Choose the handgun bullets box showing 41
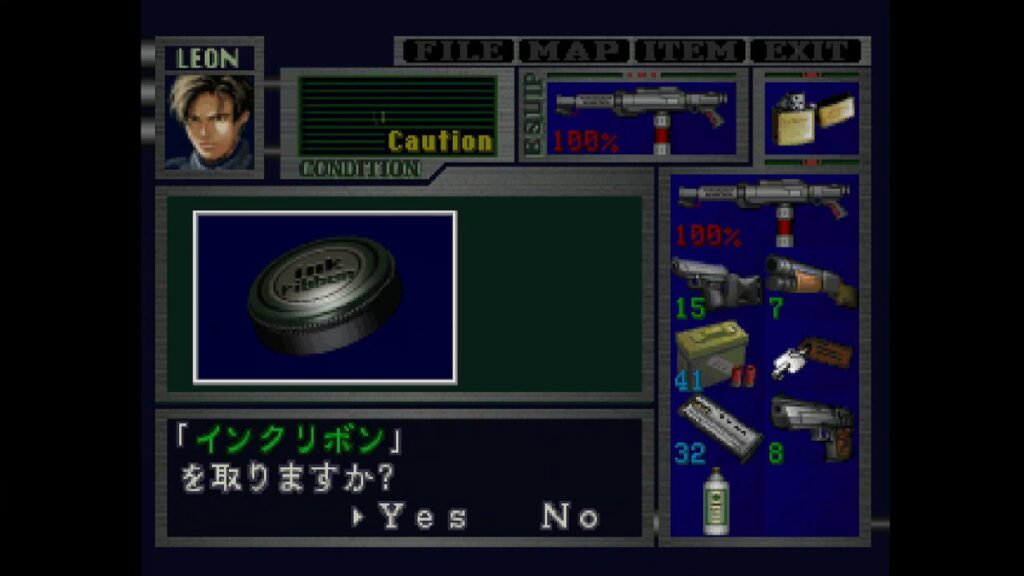This screenshot has width=1024, height=576. click(x=714, y=356)
